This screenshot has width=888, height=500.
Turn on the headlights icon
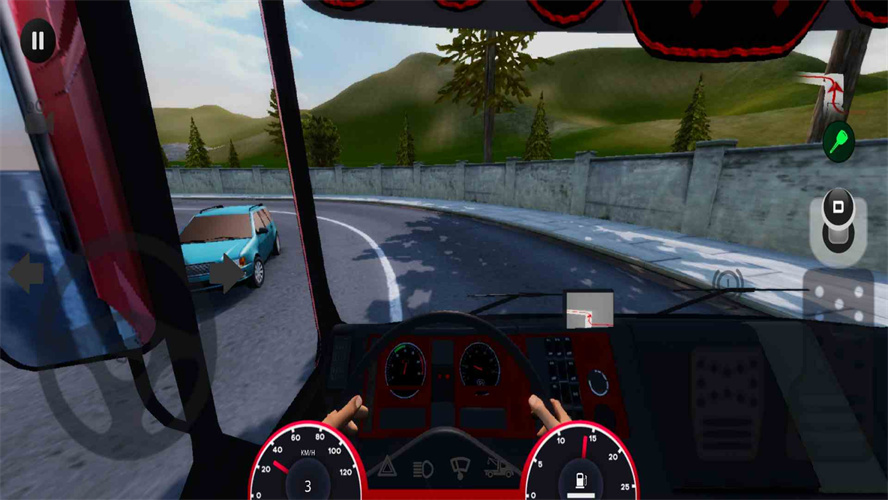point(423,466)
